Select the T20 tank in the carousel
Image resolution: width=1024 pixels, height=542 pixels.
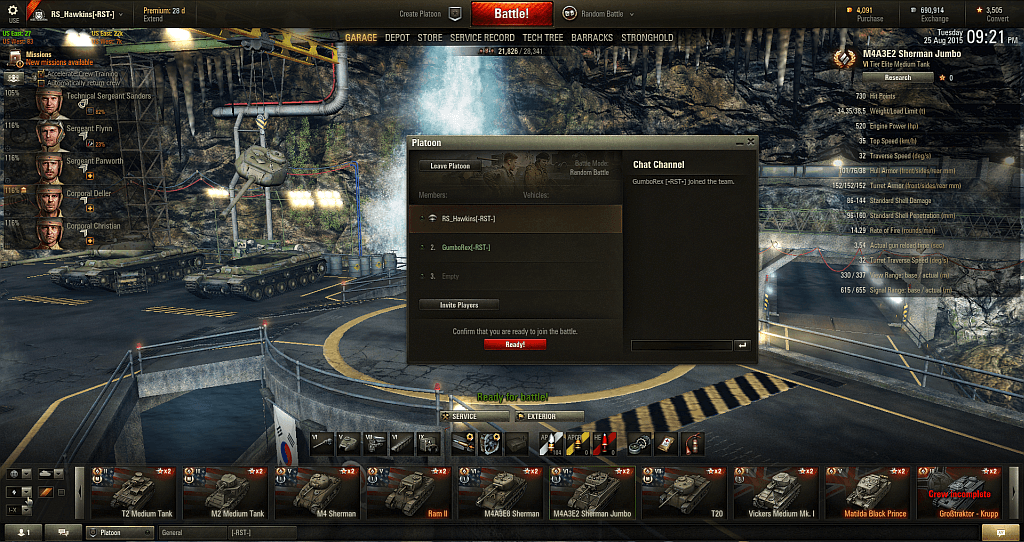(x=683, y=493)
